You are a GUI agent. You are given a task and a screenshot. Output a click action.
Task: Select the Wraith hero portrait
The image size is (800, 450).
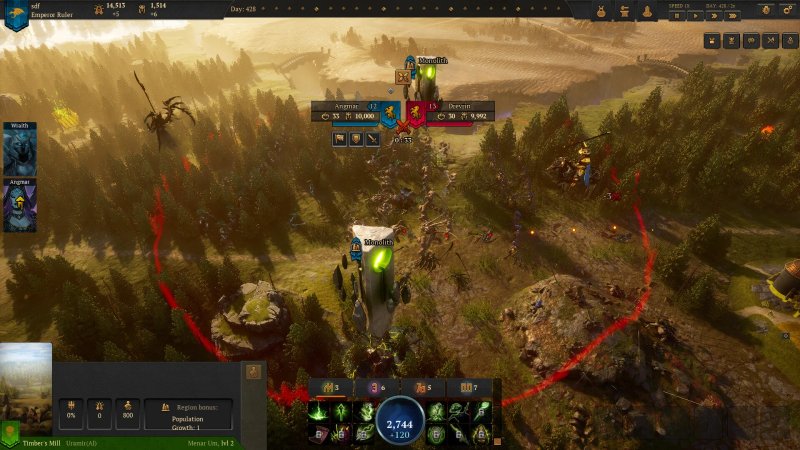[19, 154]
